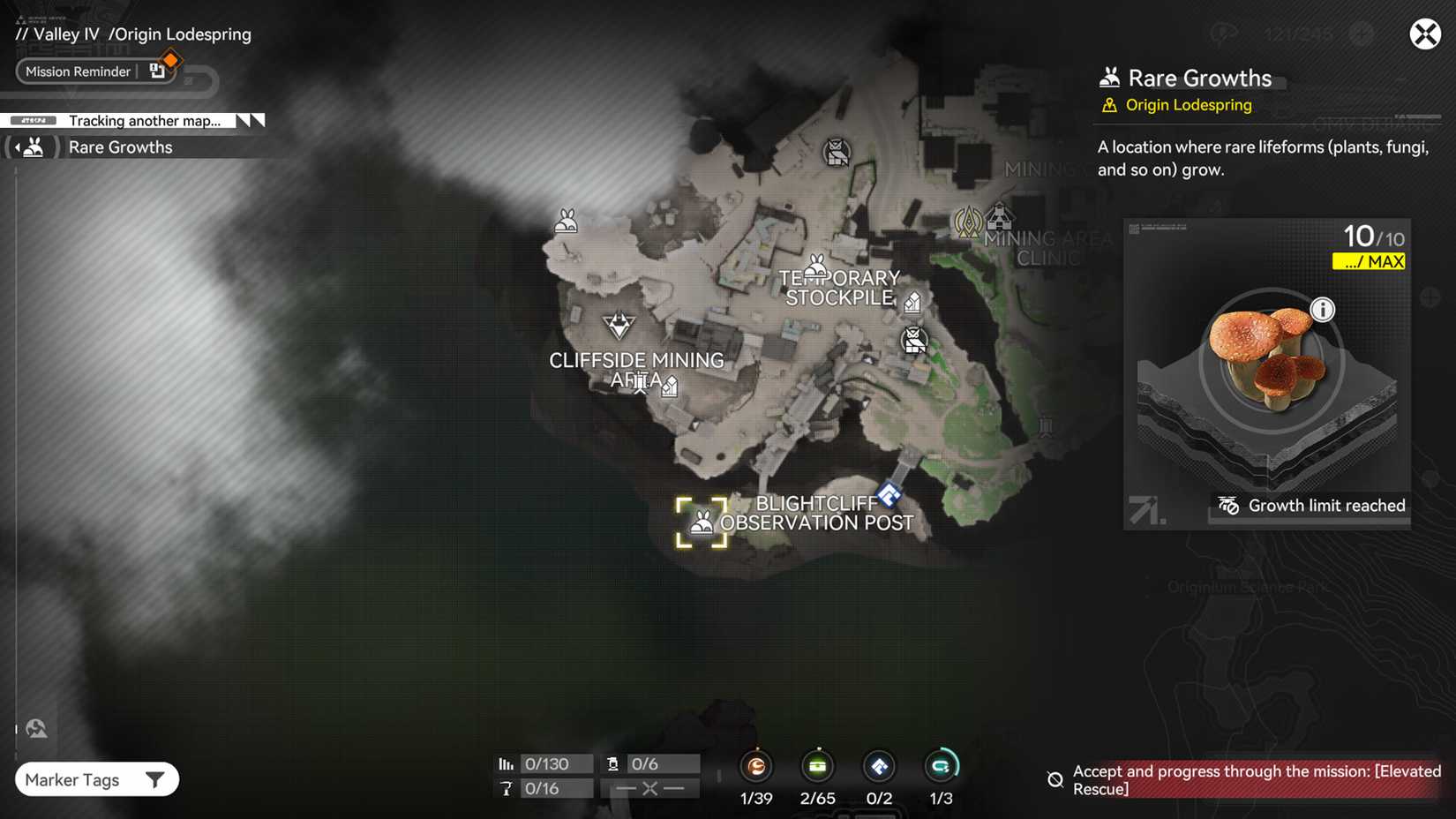Select the green supply crate icon showing 2/65
This screenshot has width=1456, height=819.
click(817, 766)
